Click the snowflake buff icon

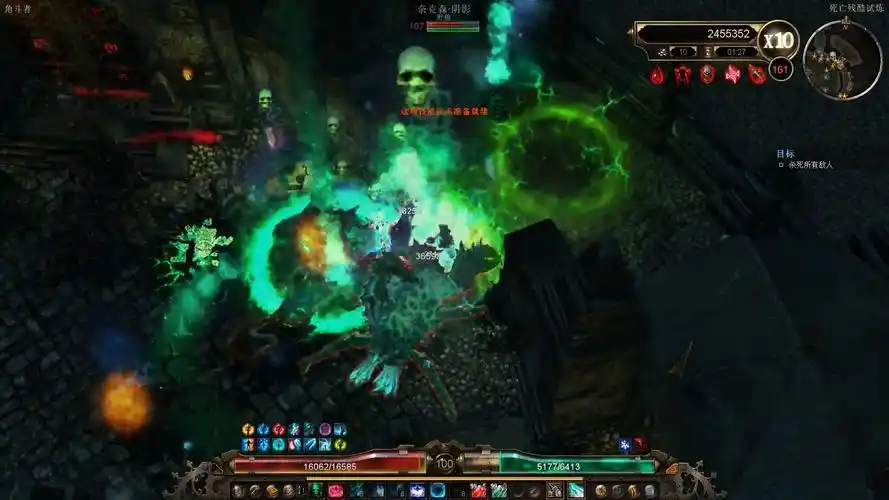(x=623, y=444)
